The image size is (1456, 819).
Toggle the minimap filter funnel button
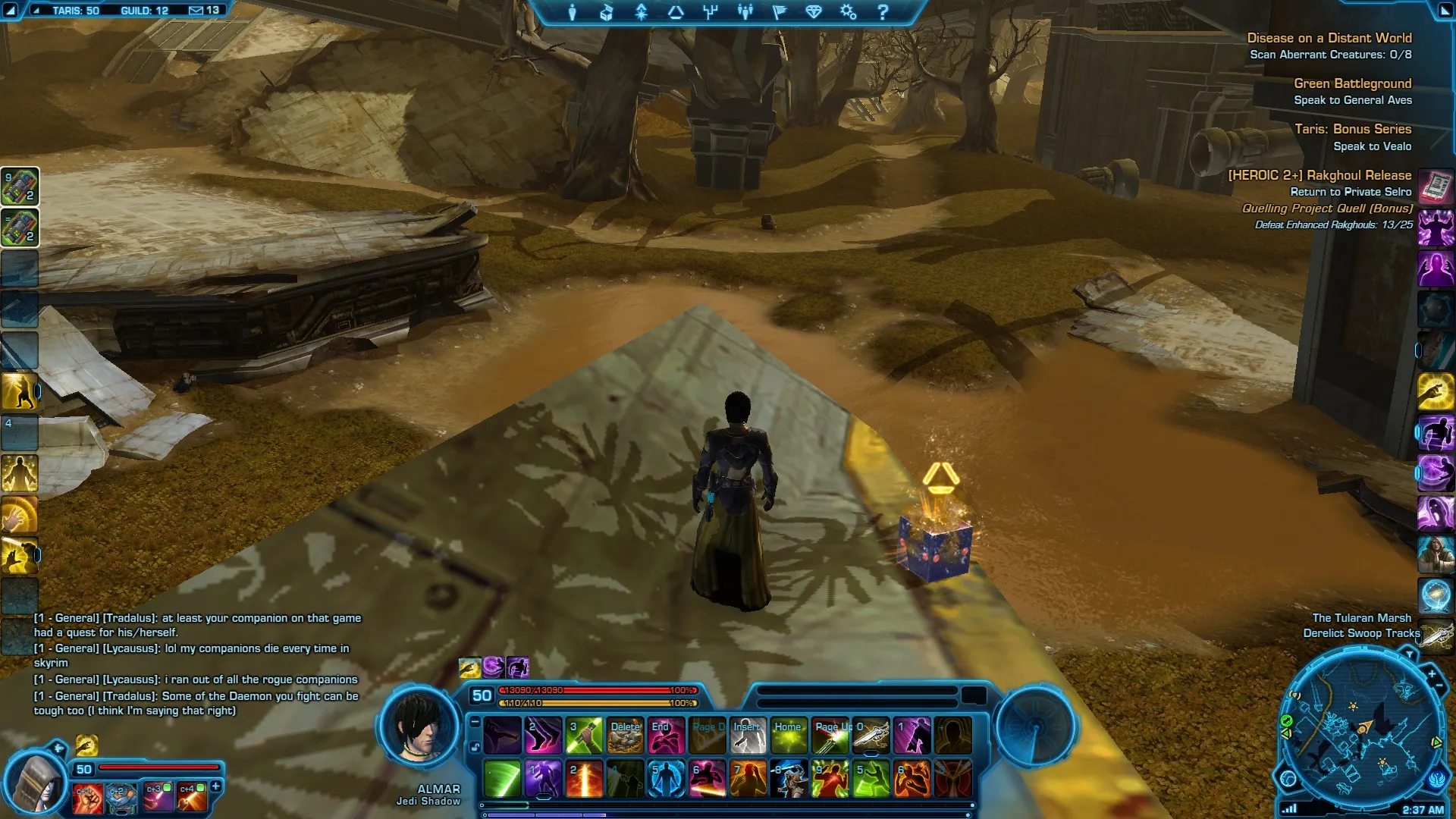coord(1408,654)
